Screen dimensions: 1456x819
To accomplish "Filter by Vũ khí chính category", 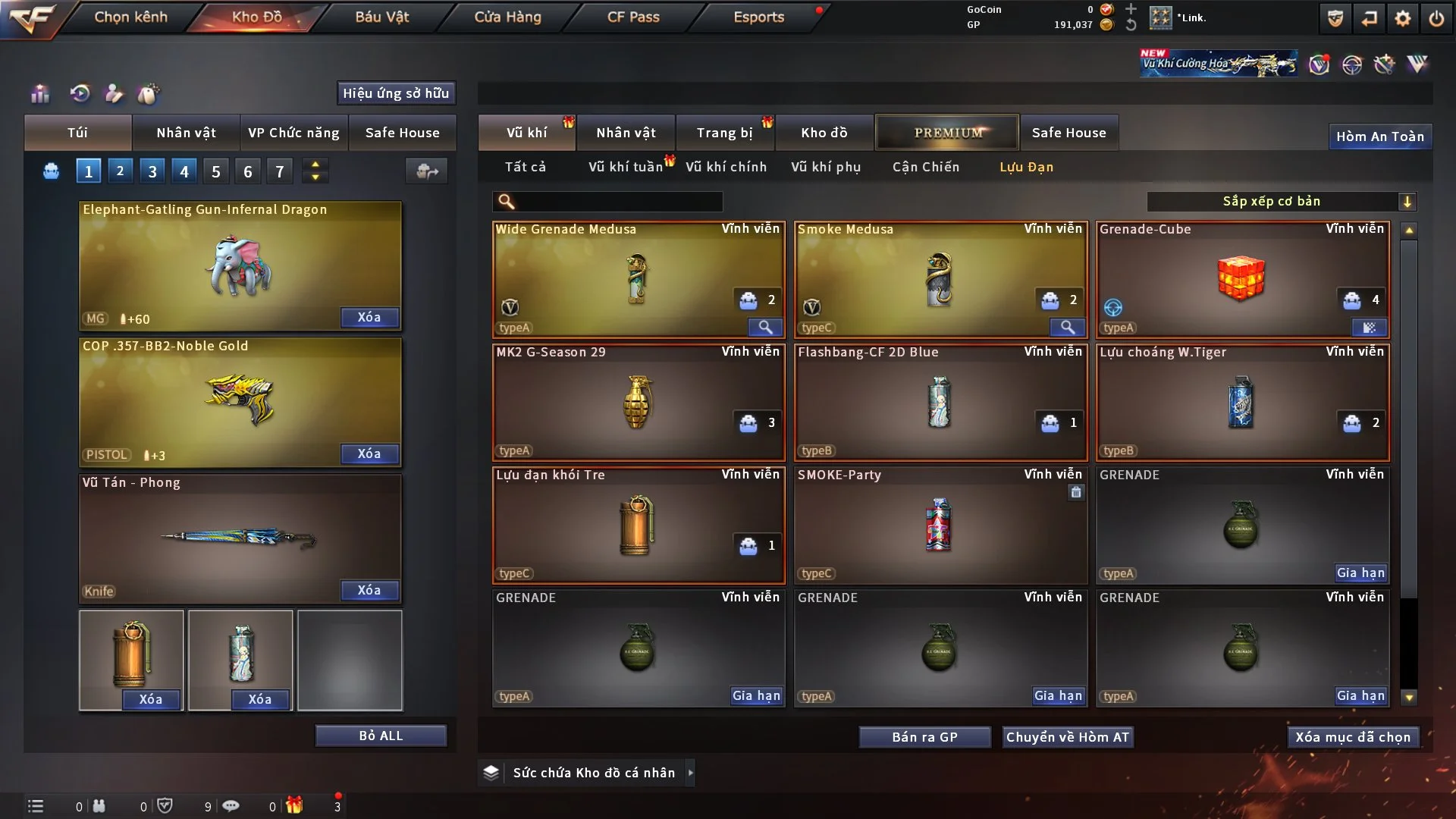I will [x=726, y=167].
